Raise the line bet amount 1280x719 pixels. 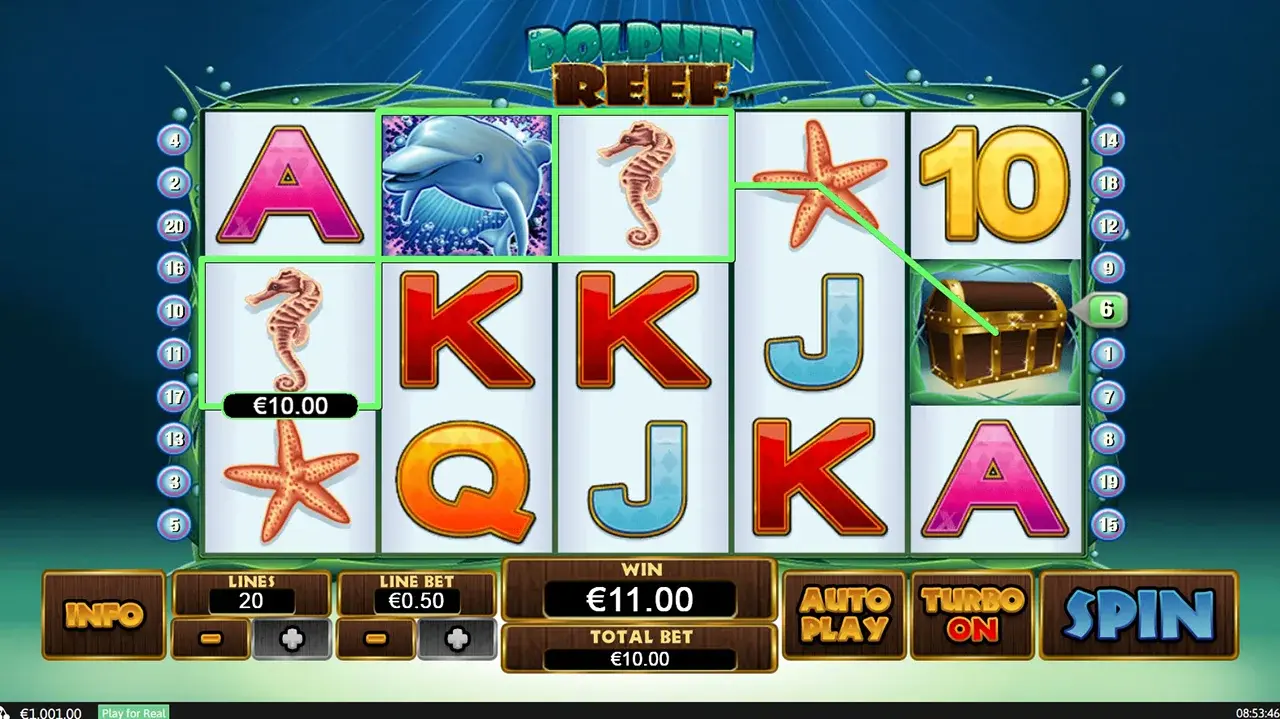pyautogui.click(x=456, y=639)
